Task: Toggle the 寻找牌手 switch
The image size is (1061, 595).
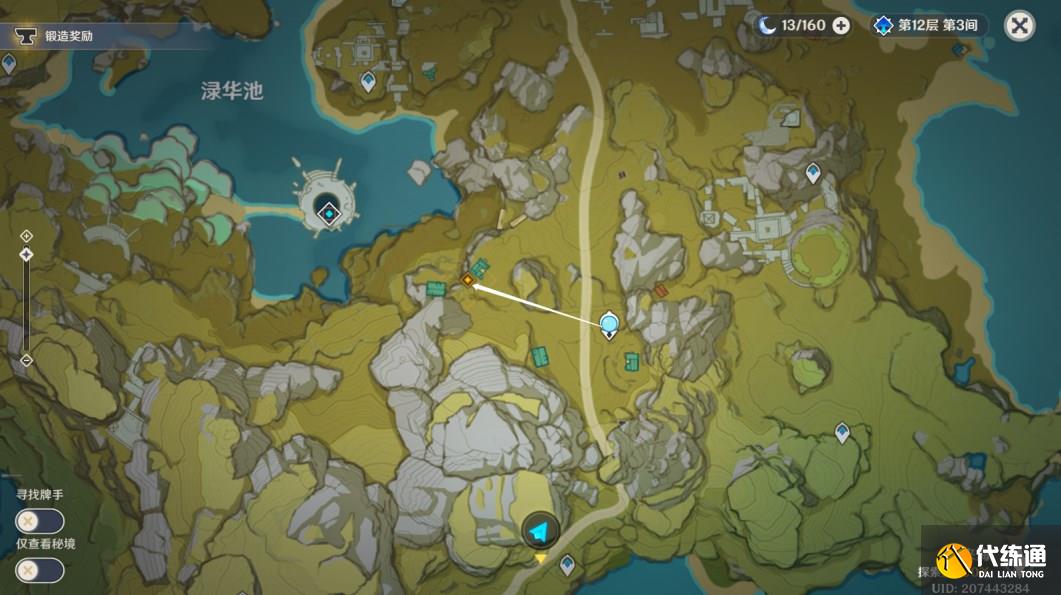Action: (40, 521)
